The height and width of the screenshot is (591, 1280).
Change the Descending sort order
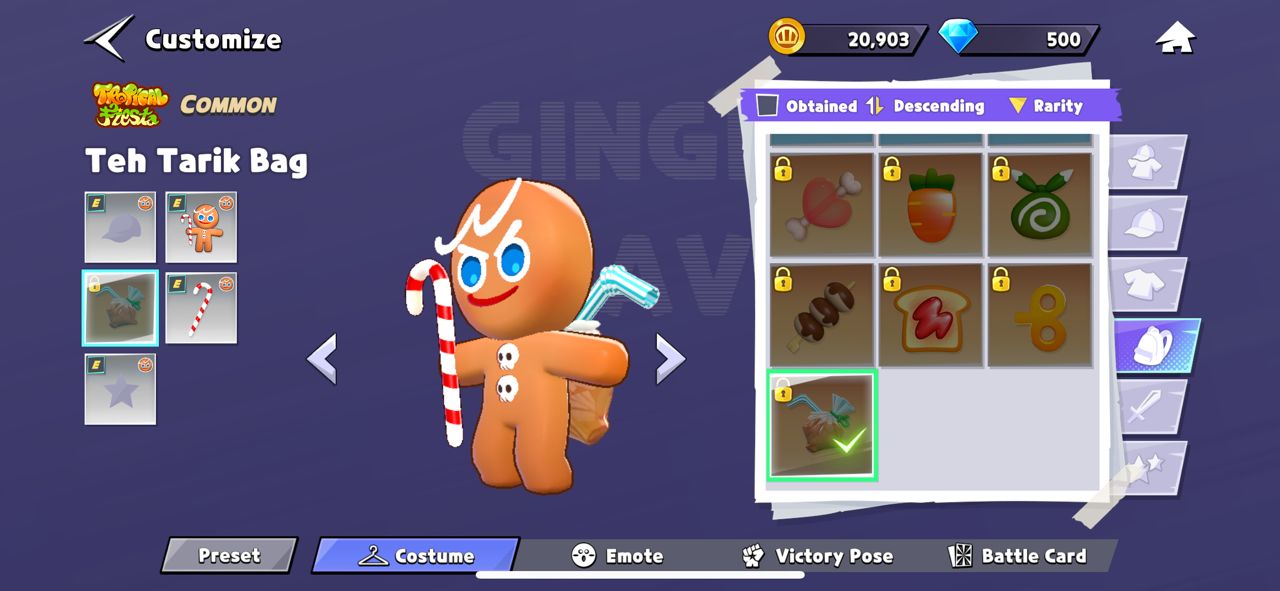pos(926,106)
